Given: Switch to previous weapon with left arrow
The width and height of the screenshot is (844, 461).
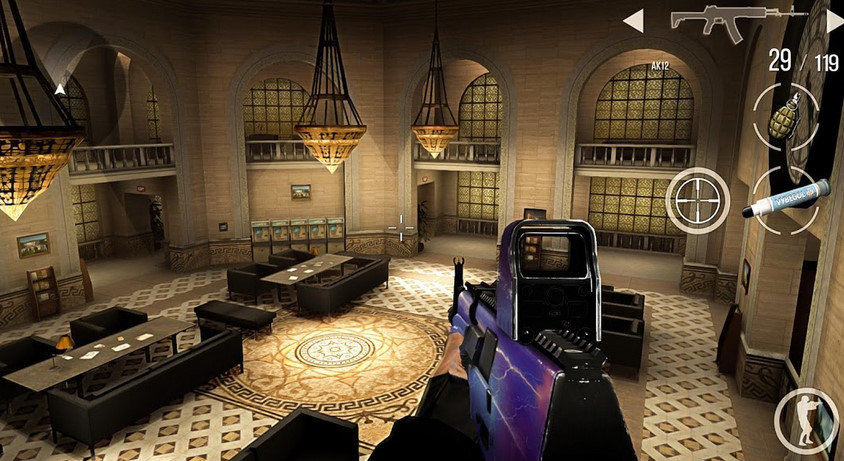Looking at the screenshot, I should point(633,20).
